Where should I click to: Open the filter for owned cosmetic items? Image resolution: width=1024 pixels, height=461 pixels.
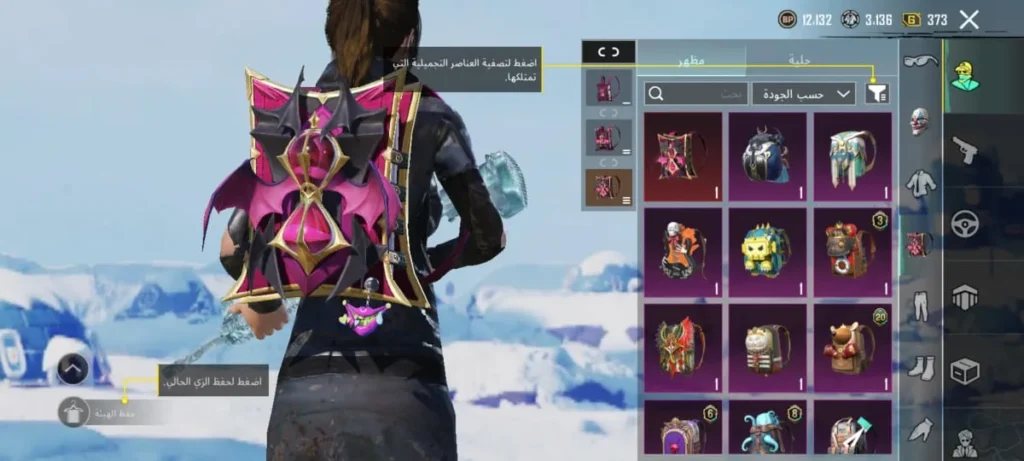(877, 93)
